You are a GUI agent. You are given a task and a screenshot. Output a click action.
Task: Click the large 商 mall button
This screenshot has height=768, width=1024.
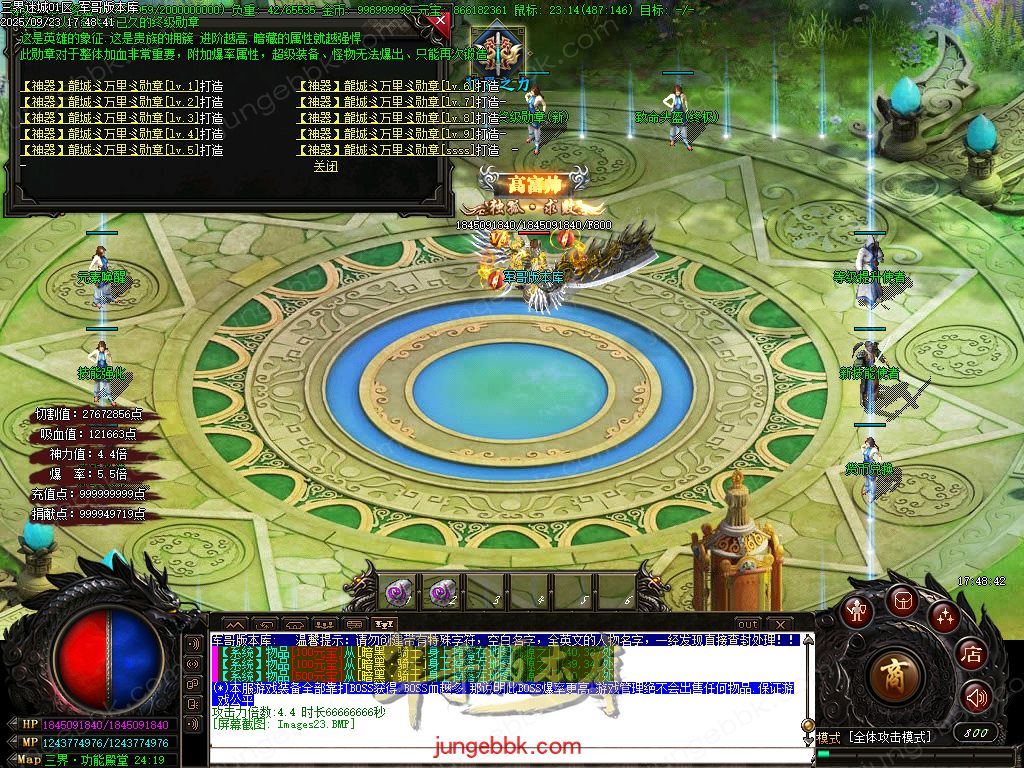[897, 677]
